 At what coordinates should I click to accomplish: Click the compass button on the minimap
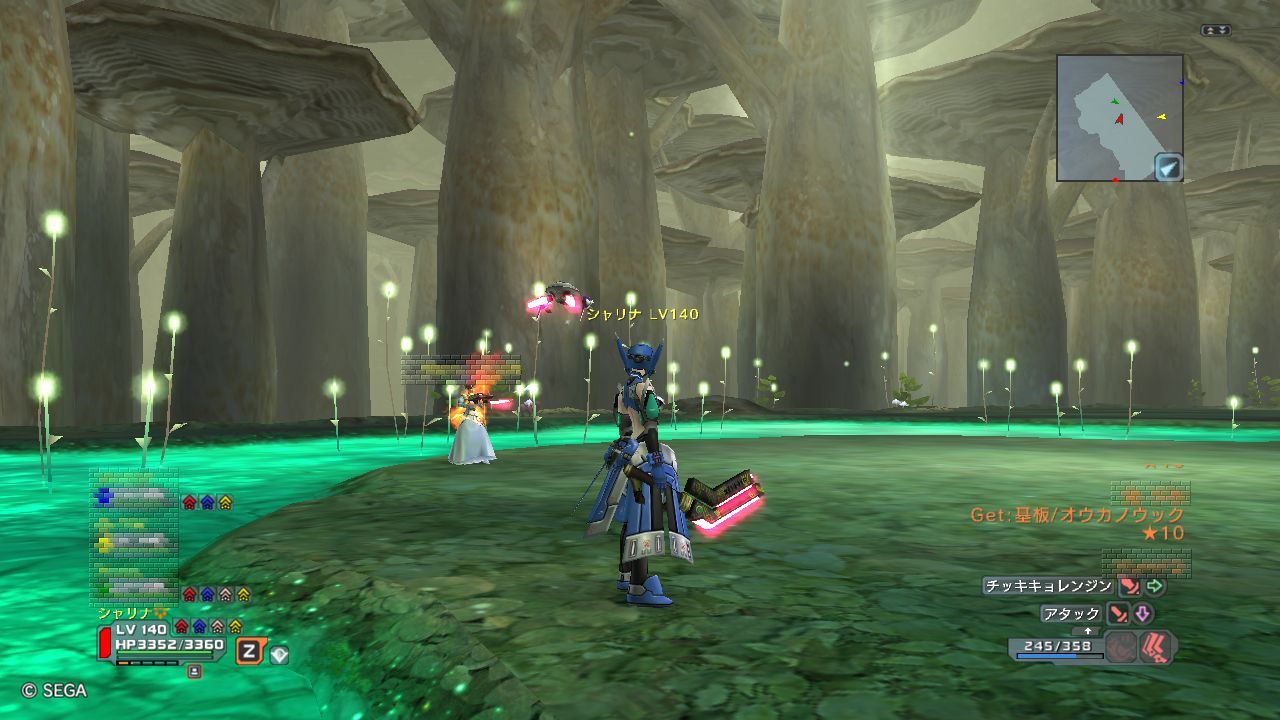pos(1168,167)
